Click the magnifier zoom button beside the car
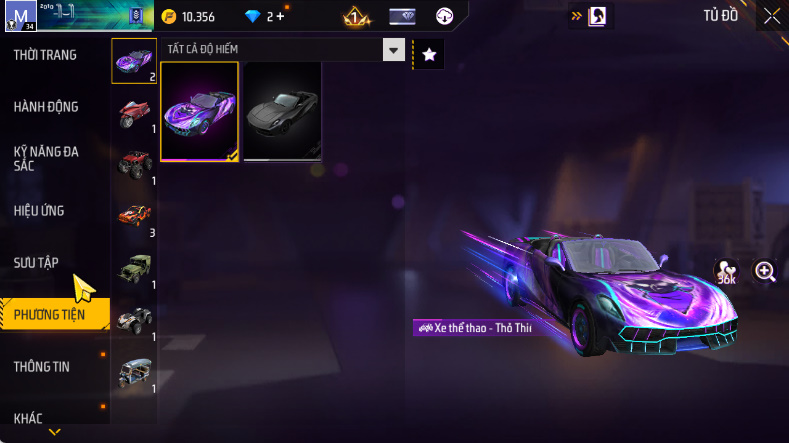 (x=765, y=271)
